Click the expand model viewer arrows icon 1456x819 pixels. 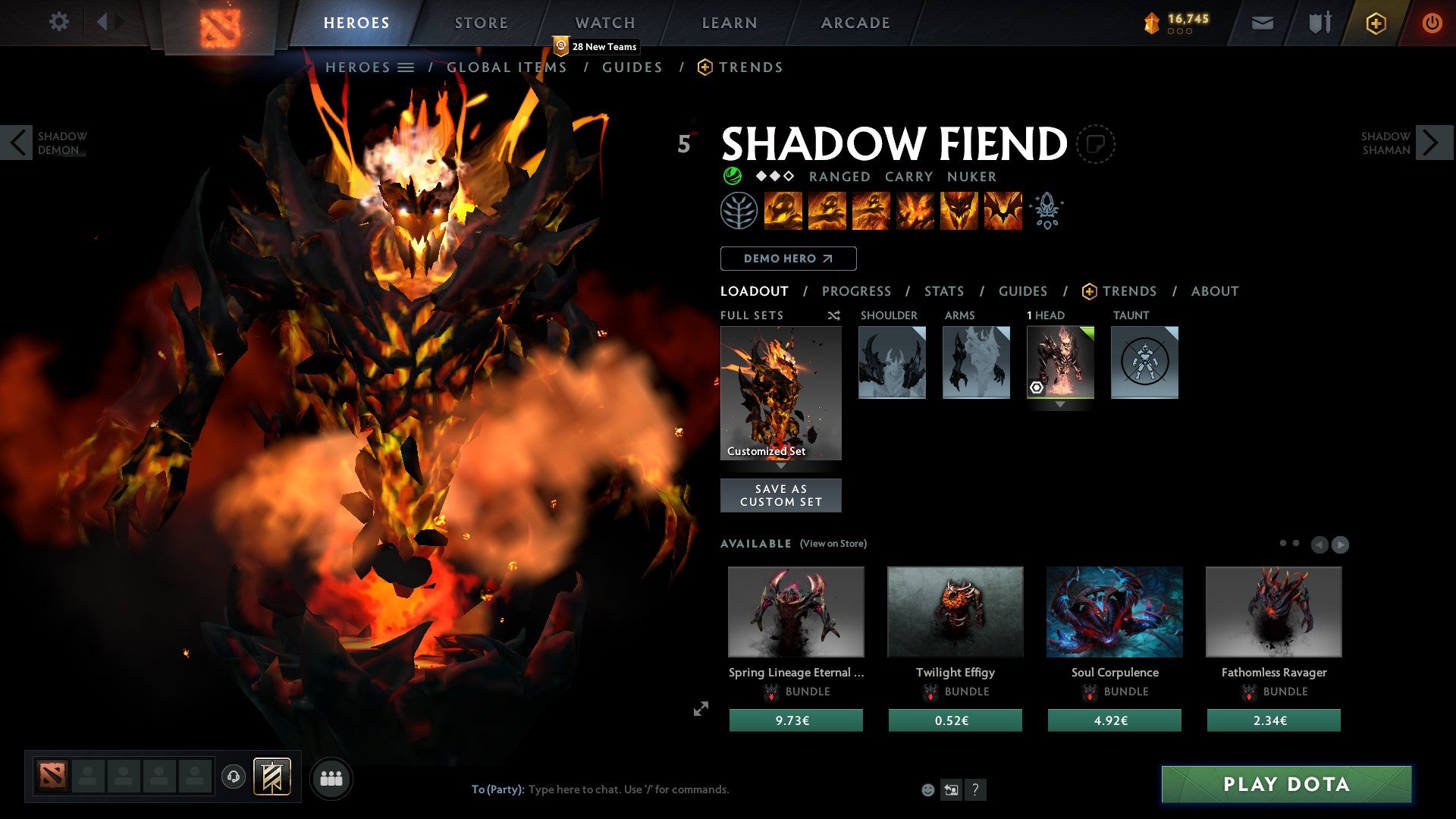(x=701, y=707)
